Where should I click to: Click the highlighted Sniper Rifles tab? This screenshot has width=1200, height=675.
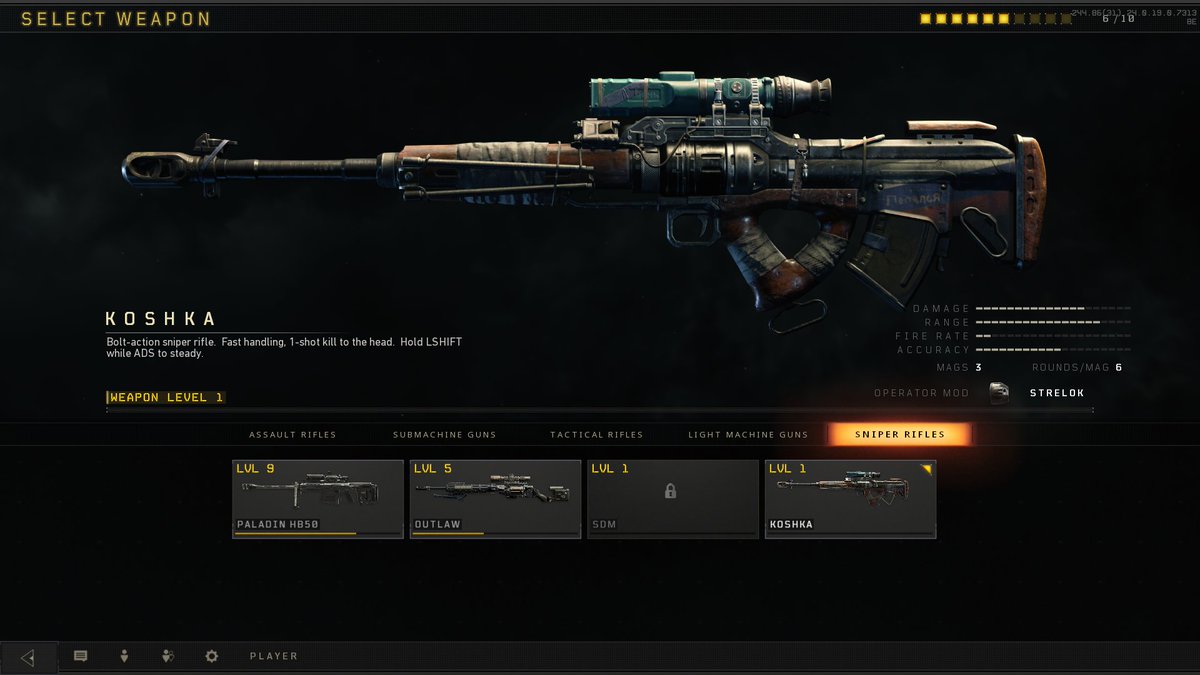(899, 434)
